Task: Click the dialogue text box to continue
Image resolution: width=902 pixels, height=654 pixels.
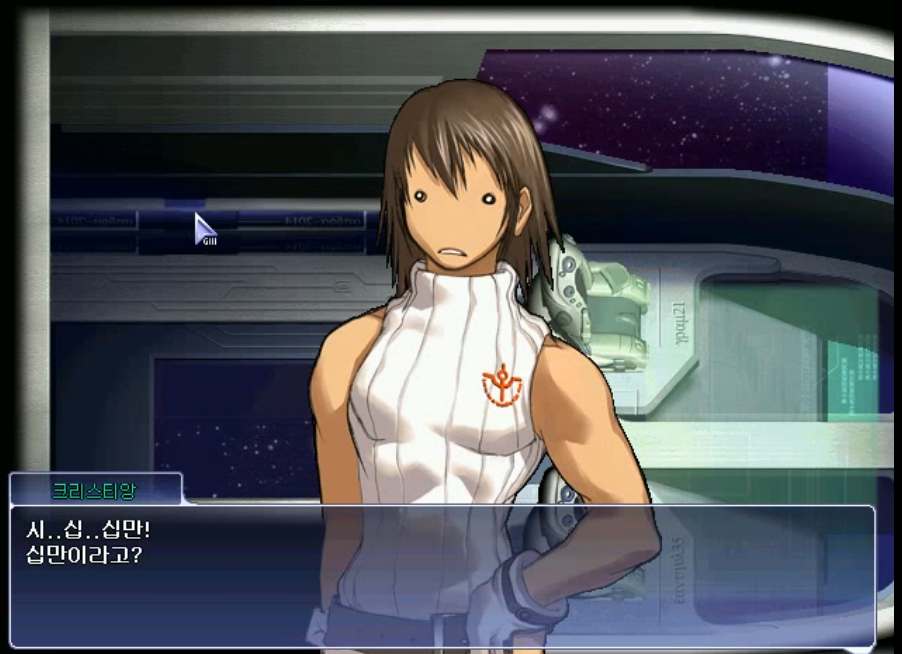Action: point(442,575)
